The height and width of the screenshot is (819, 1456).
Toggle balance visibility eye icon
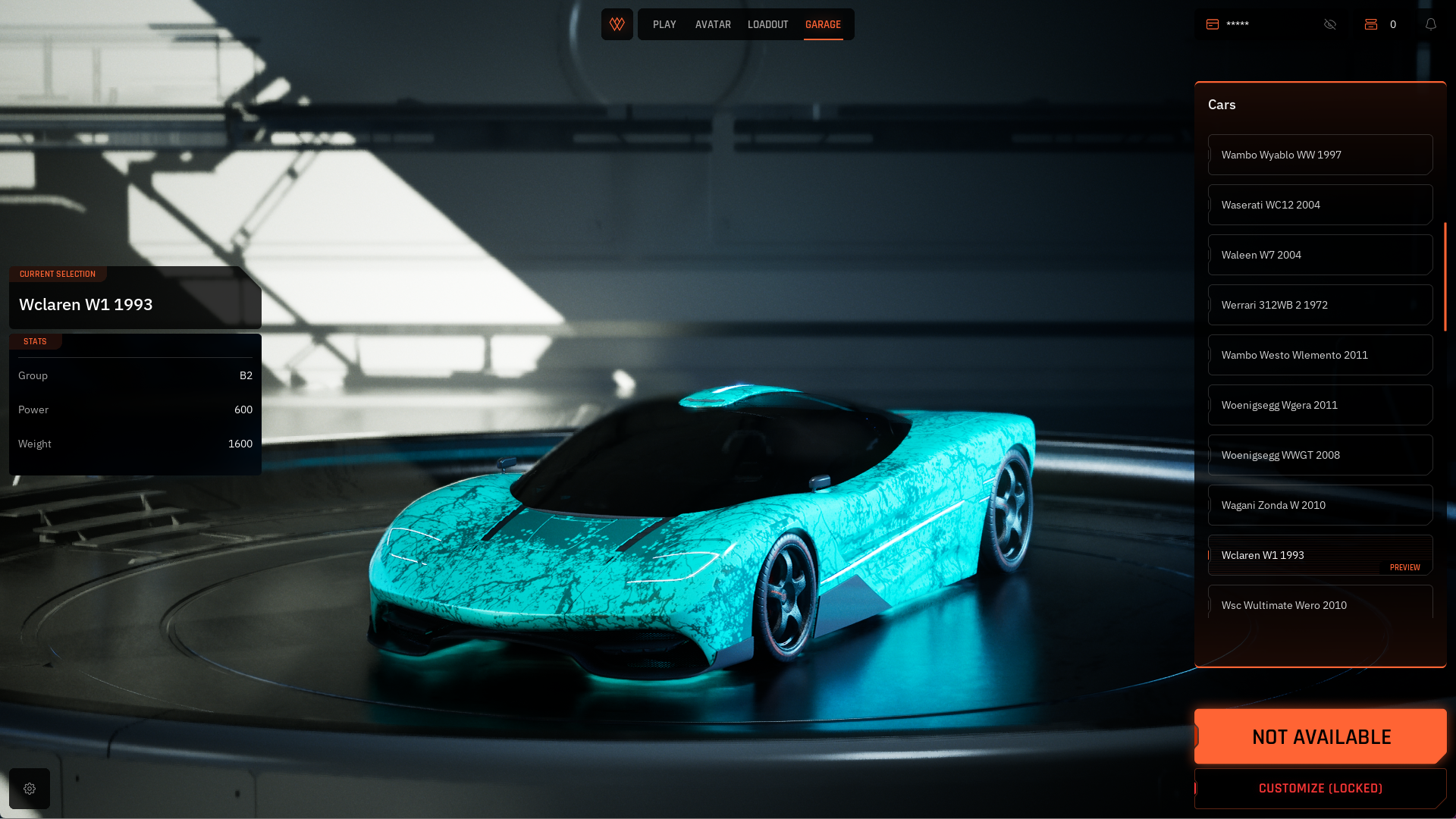click(x=1330, y=24)
